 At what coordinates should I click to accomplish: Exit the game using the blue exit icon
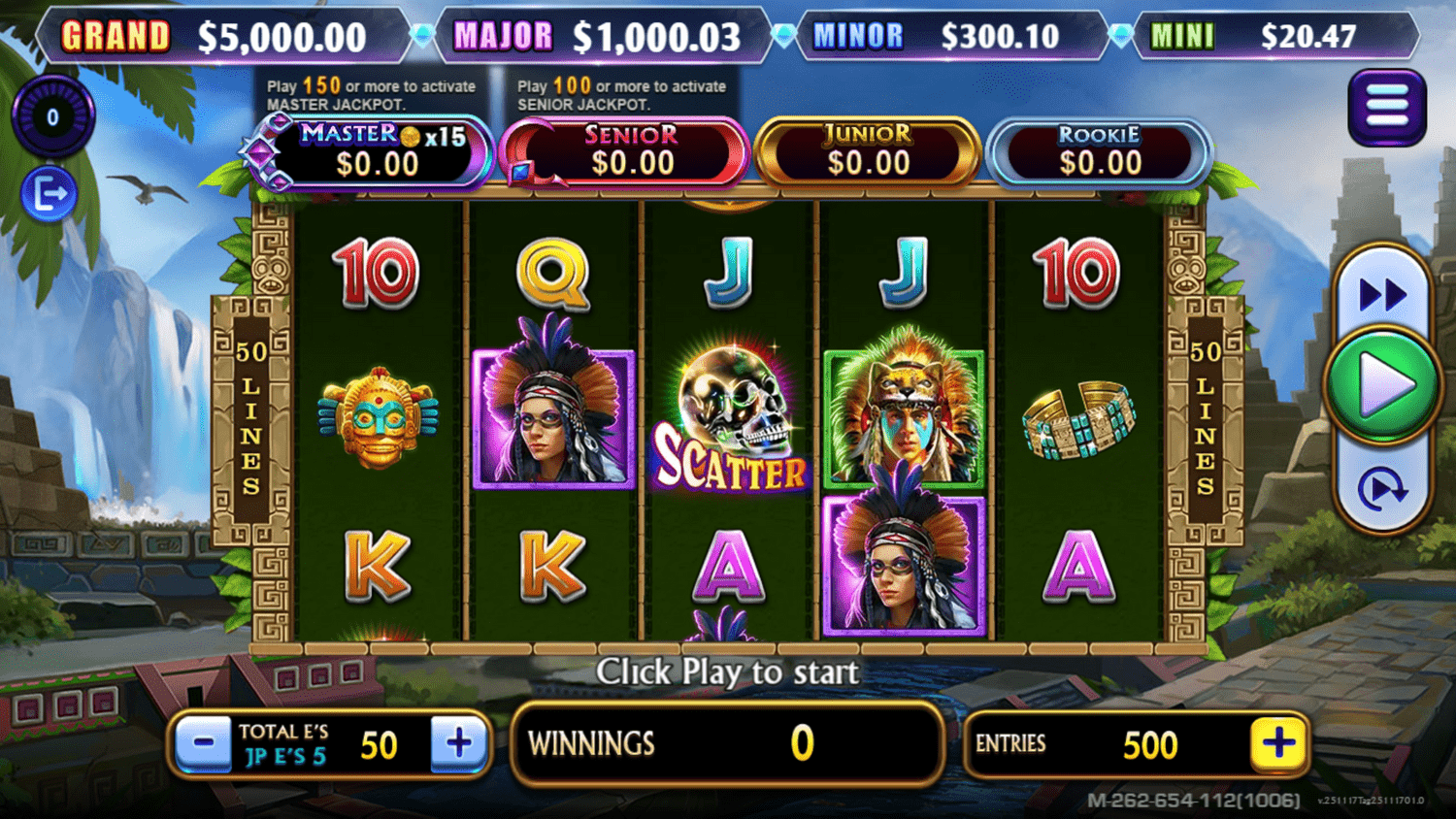click(x=50, y=195)
